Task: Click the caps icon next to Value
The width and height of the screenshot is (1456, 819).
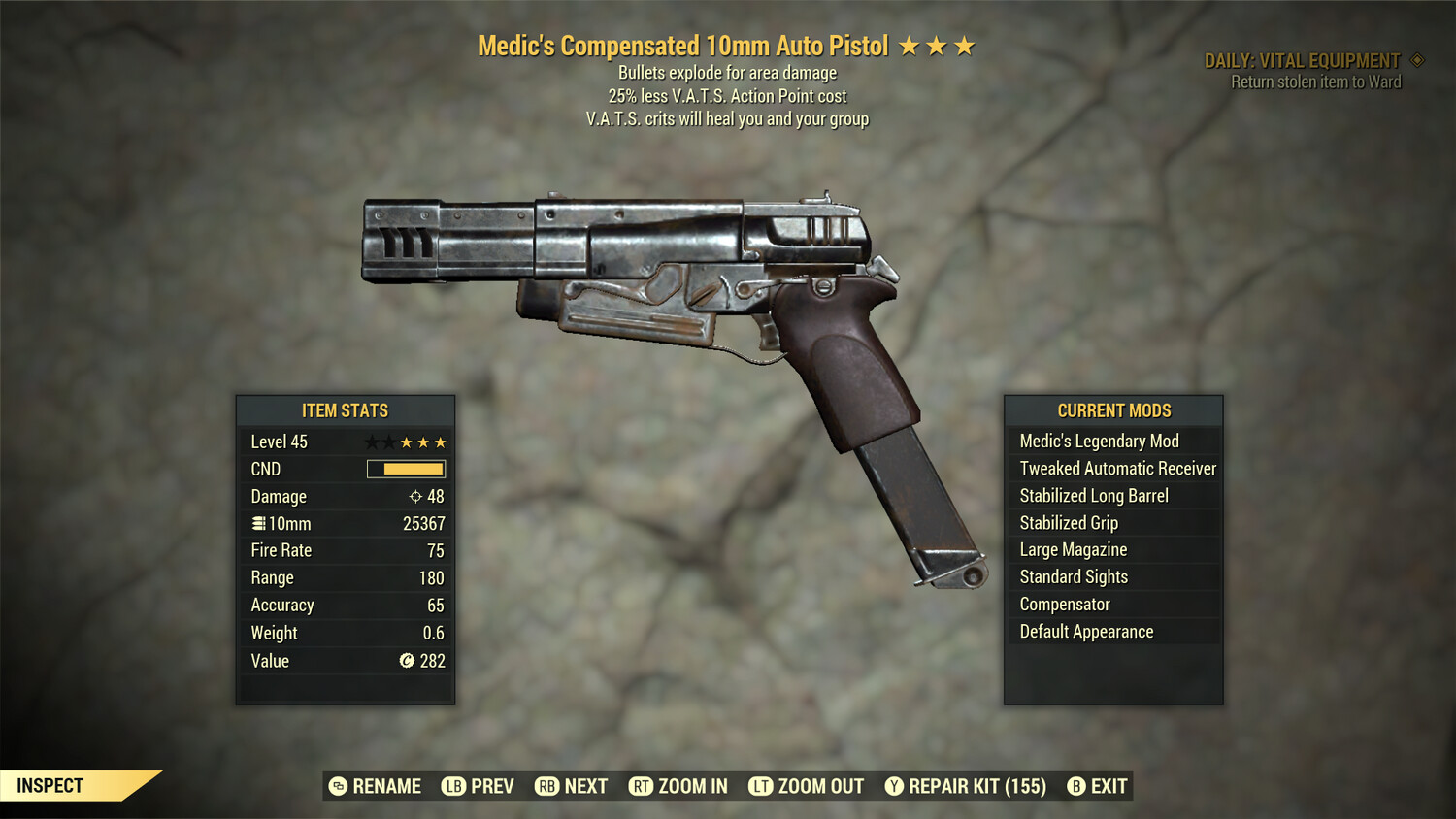Action: (x=409, y=661)
